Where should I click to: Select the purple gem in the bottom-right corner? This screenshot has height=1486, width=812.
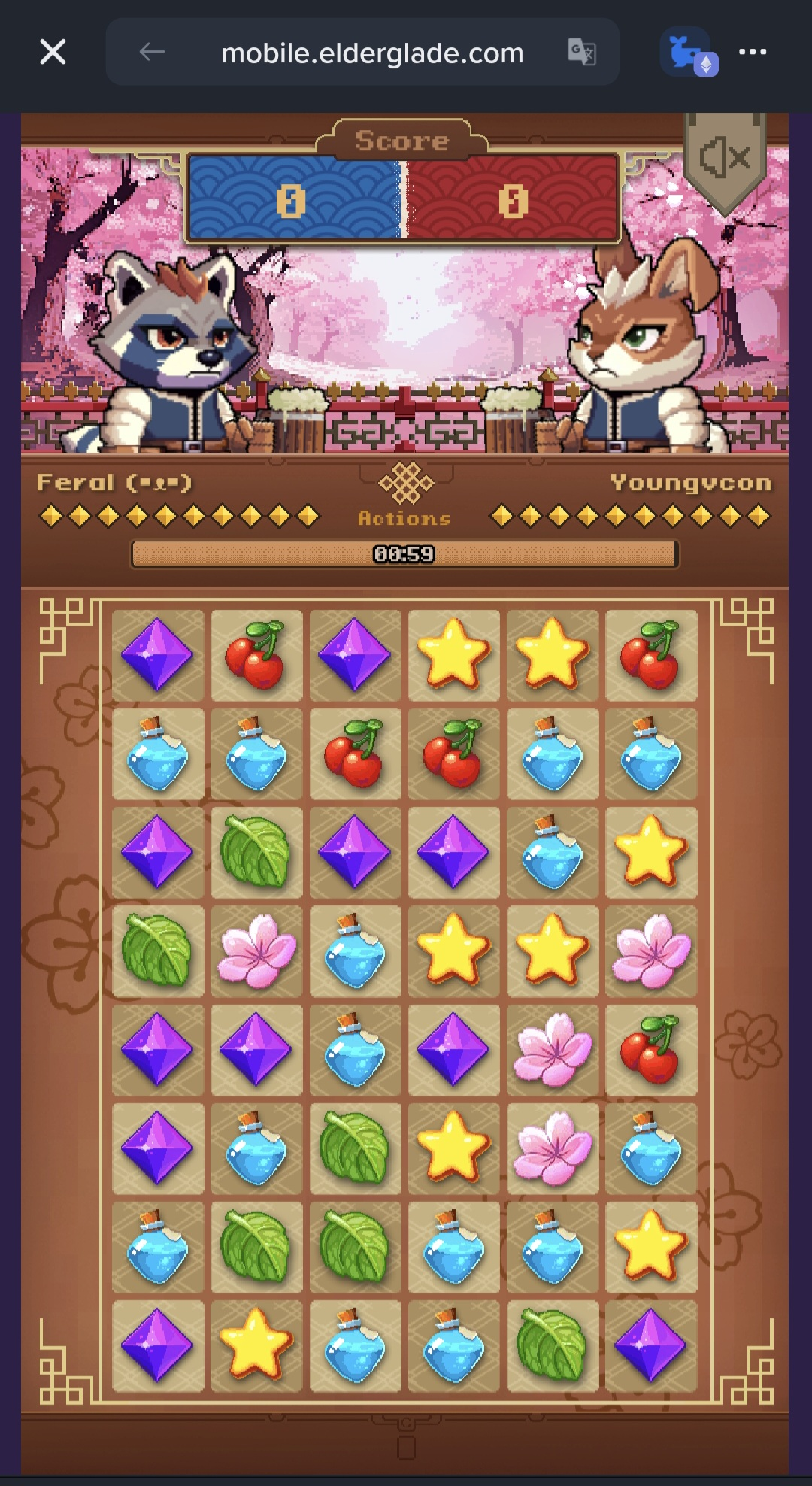pos(651,1345)
